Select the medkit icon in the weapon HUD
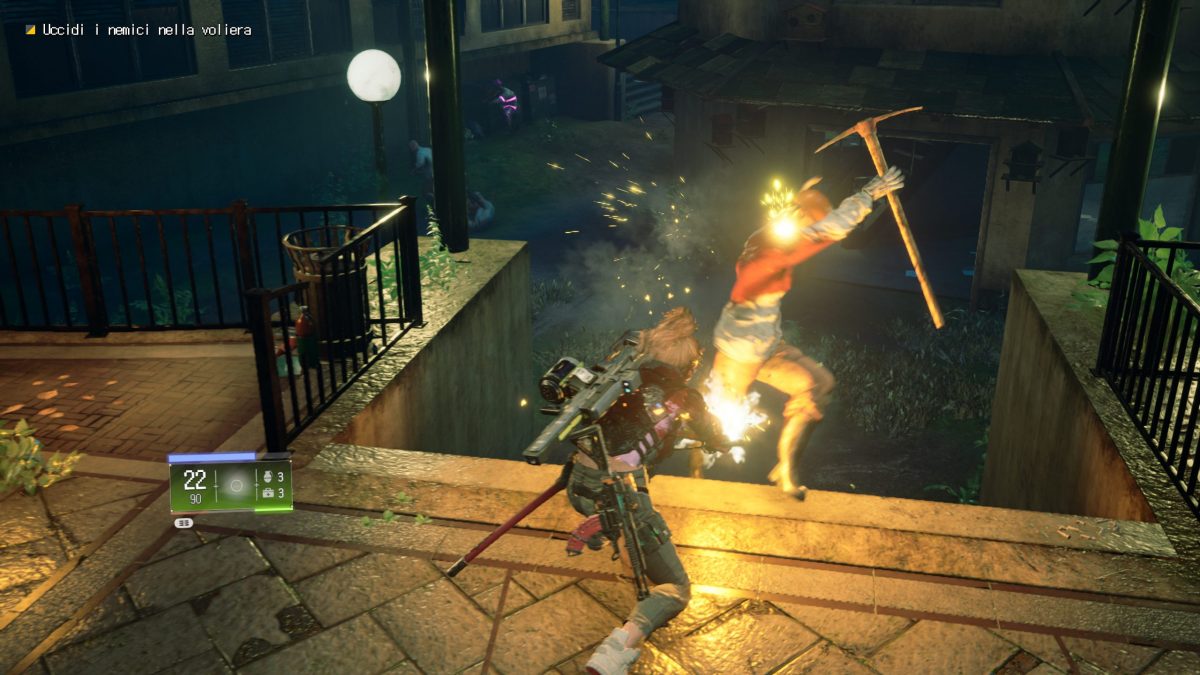This screenshot has width=1200, height=675. [266, 493]
